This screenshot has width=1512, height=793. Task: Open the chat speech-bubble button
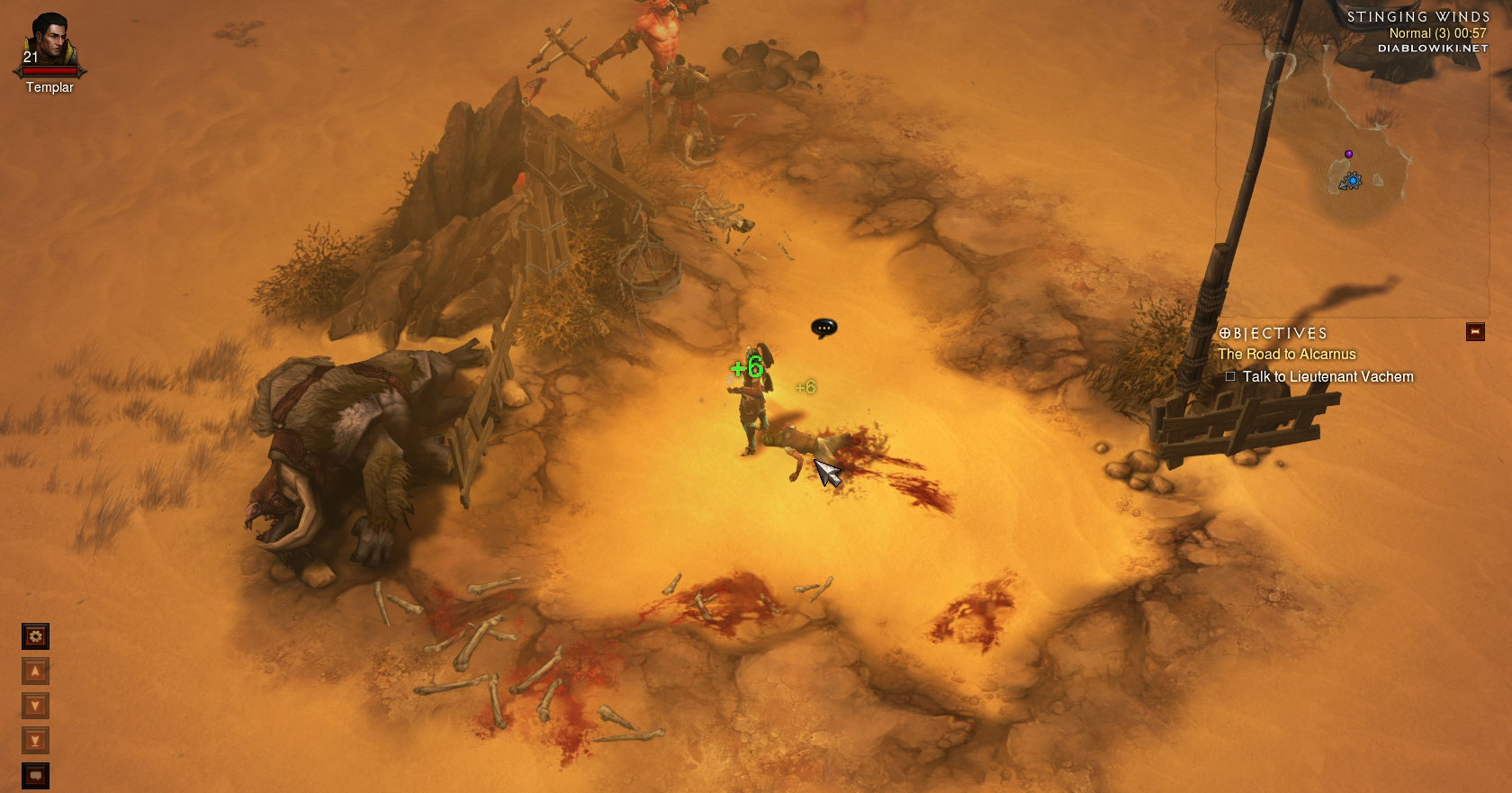[x=35, y=775]
